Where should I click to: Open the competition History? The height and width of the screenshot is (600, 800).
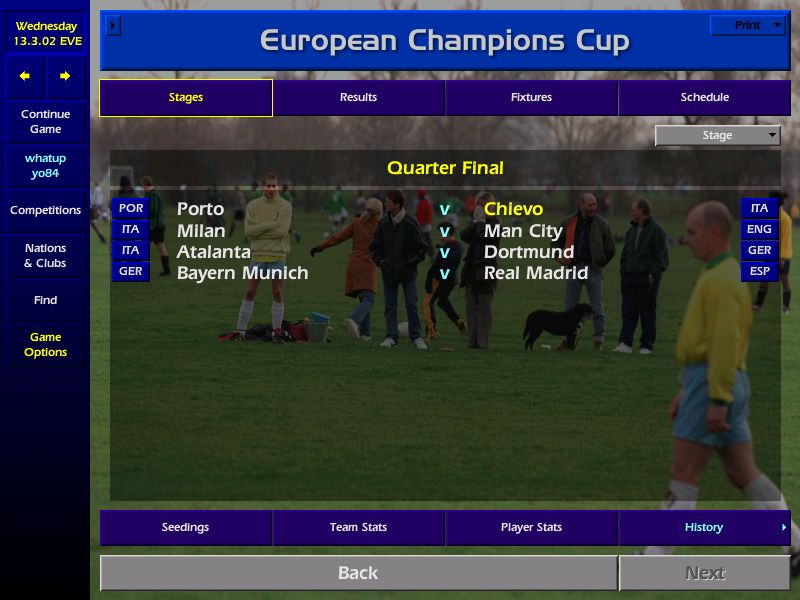click(704, 527)
